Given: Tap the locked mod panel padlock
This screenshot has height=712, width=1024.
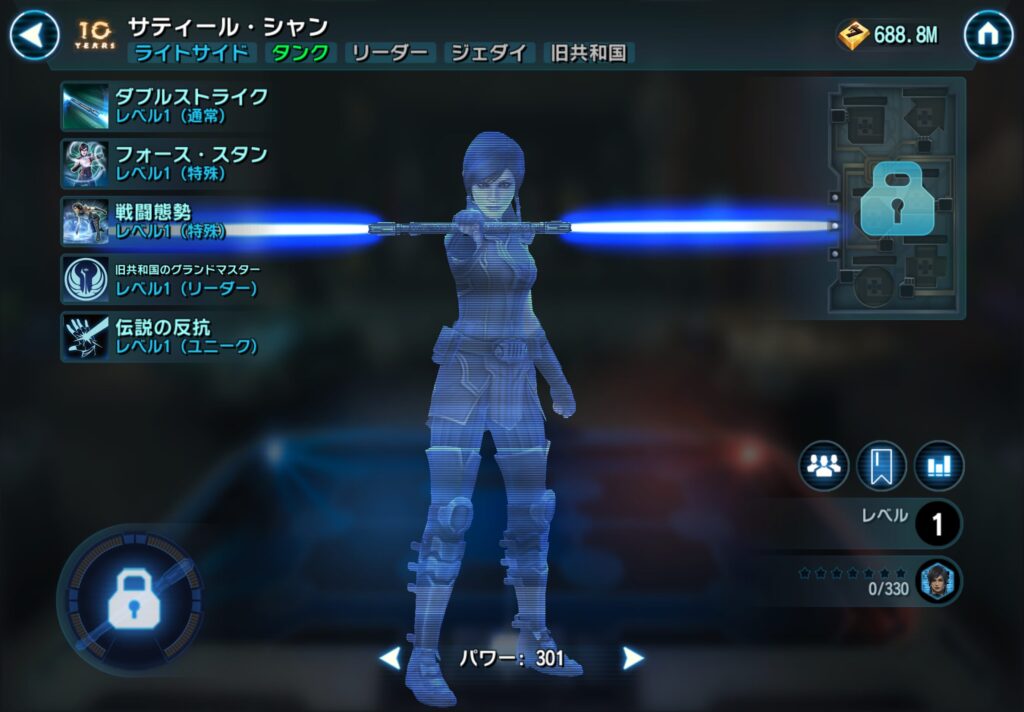Looking at the screenshot, I should click(x=896, y=200).
